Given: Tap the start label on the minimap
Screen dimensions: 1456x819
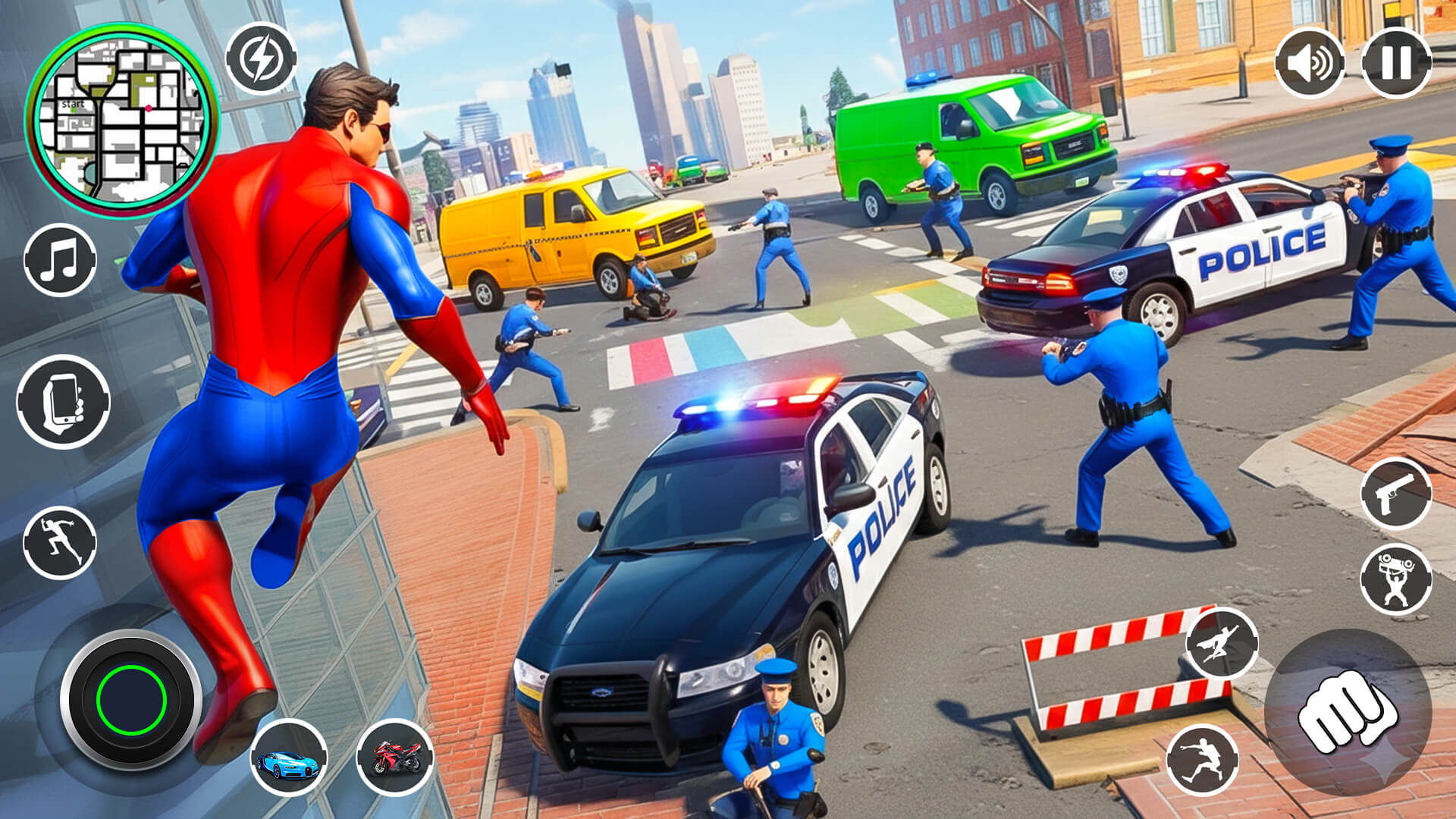Looking at the screenshot, I should click(x=73, y=102).
